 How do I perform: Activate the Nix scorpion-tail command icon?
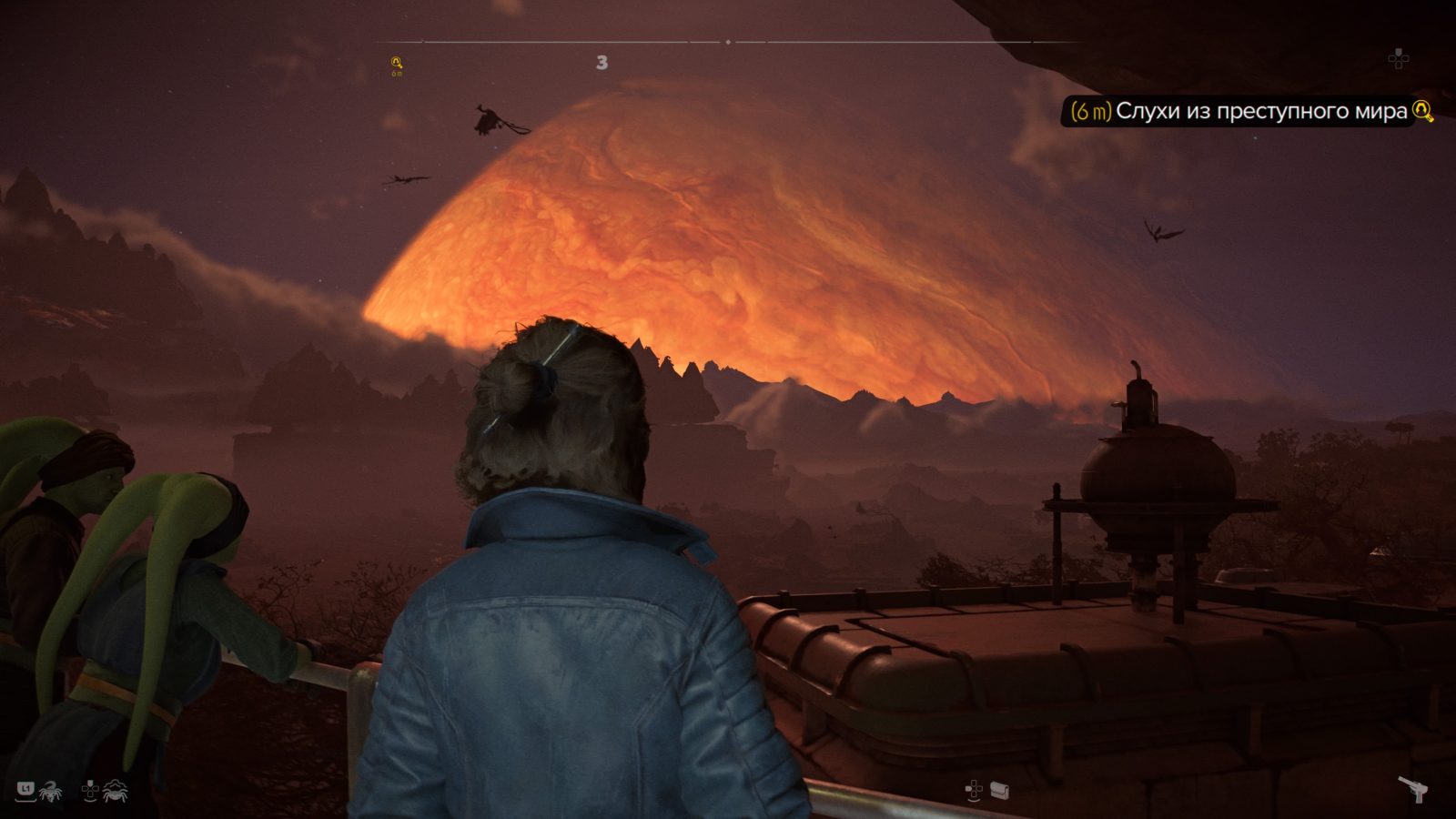tap(50, 792)
